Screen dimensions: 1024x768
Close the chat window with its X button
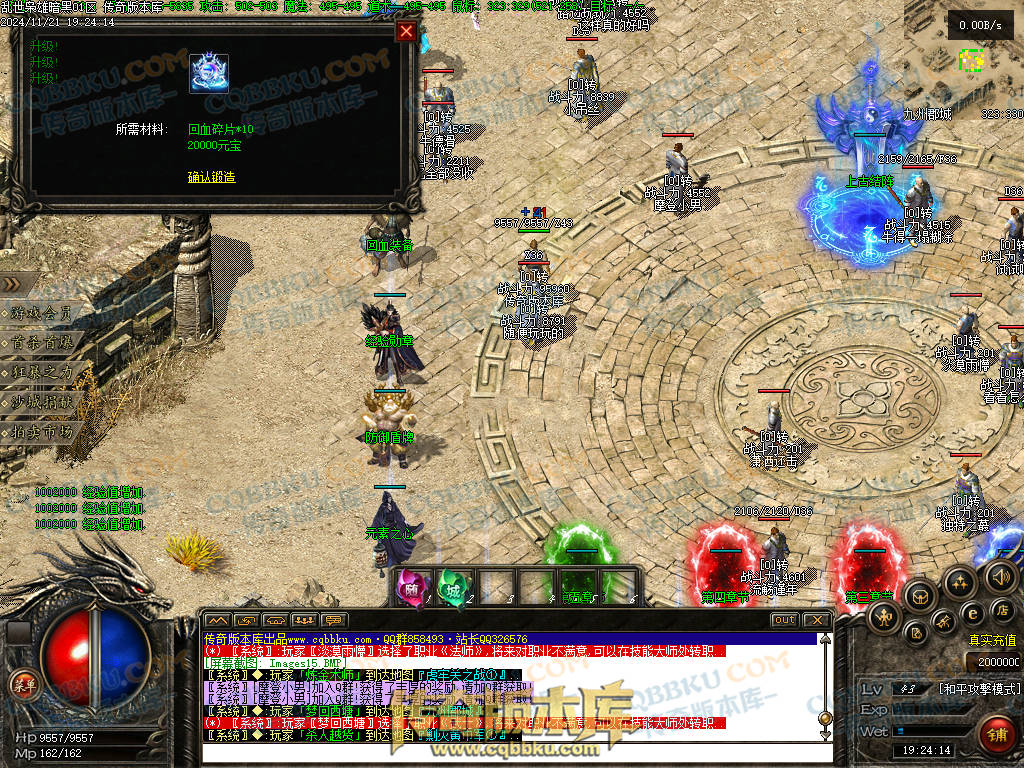817,620
